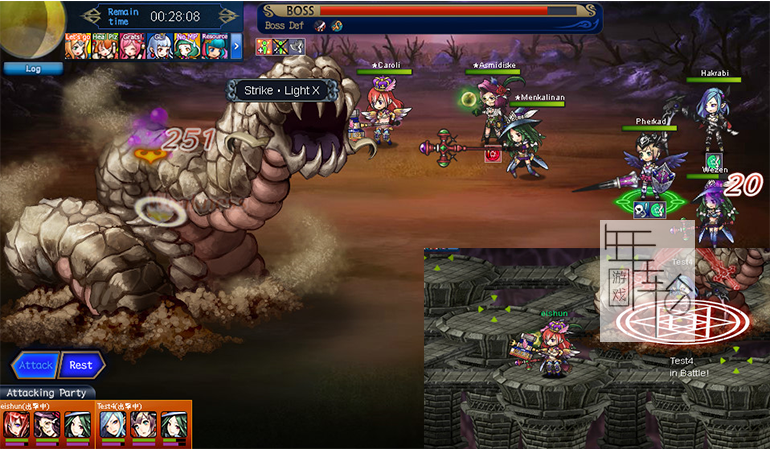Send the "Let's go" chat stamp
This screenshot has height=449, width=770.
[78, 45]
